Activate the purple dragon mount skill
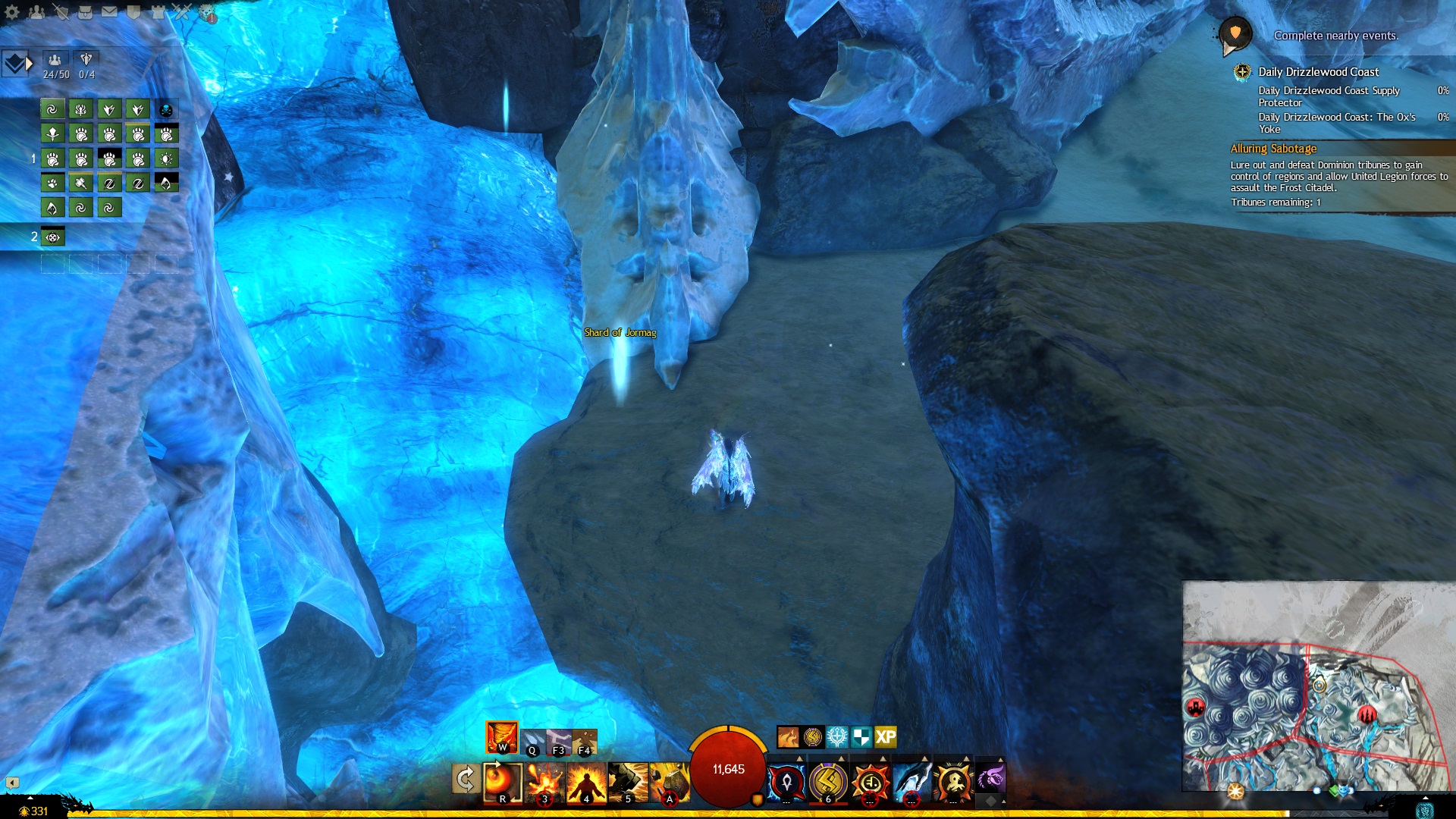The width and height of the screenshot is (1456, 819). point(990,778)
